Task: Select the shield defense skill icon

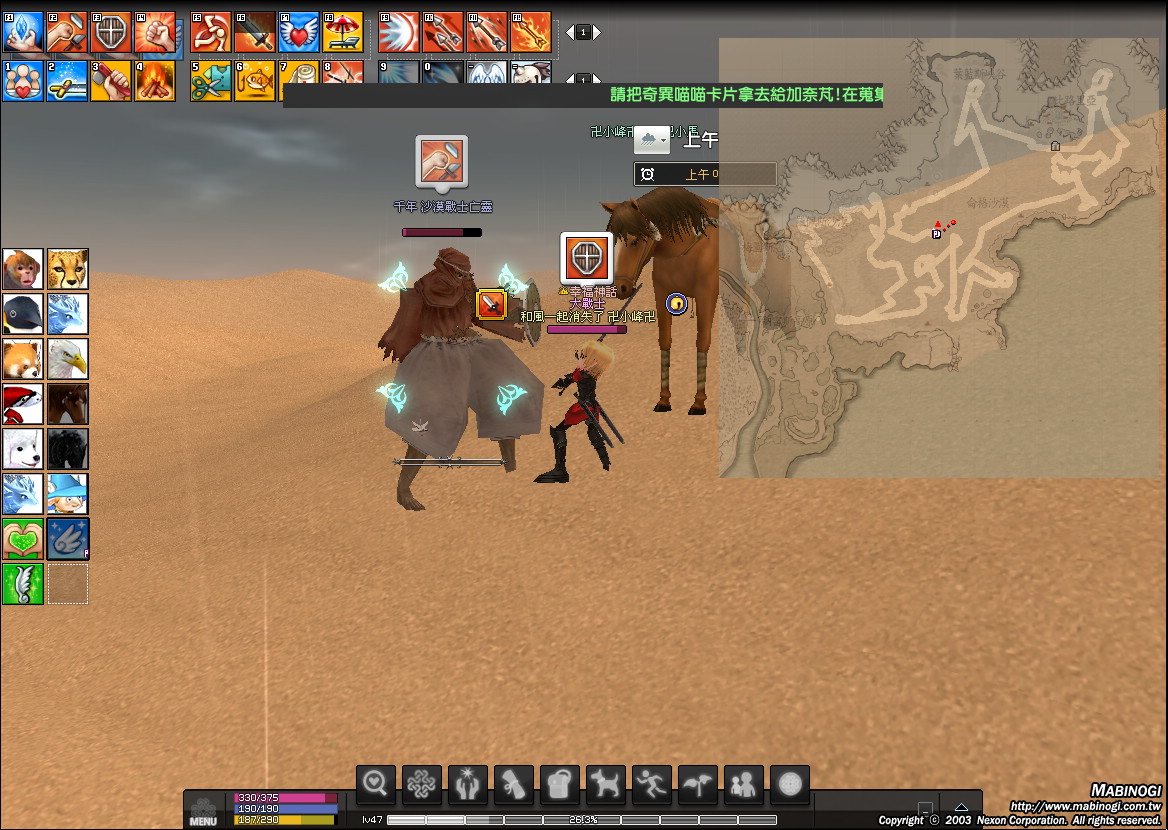Action: click(x=111, y=32)
